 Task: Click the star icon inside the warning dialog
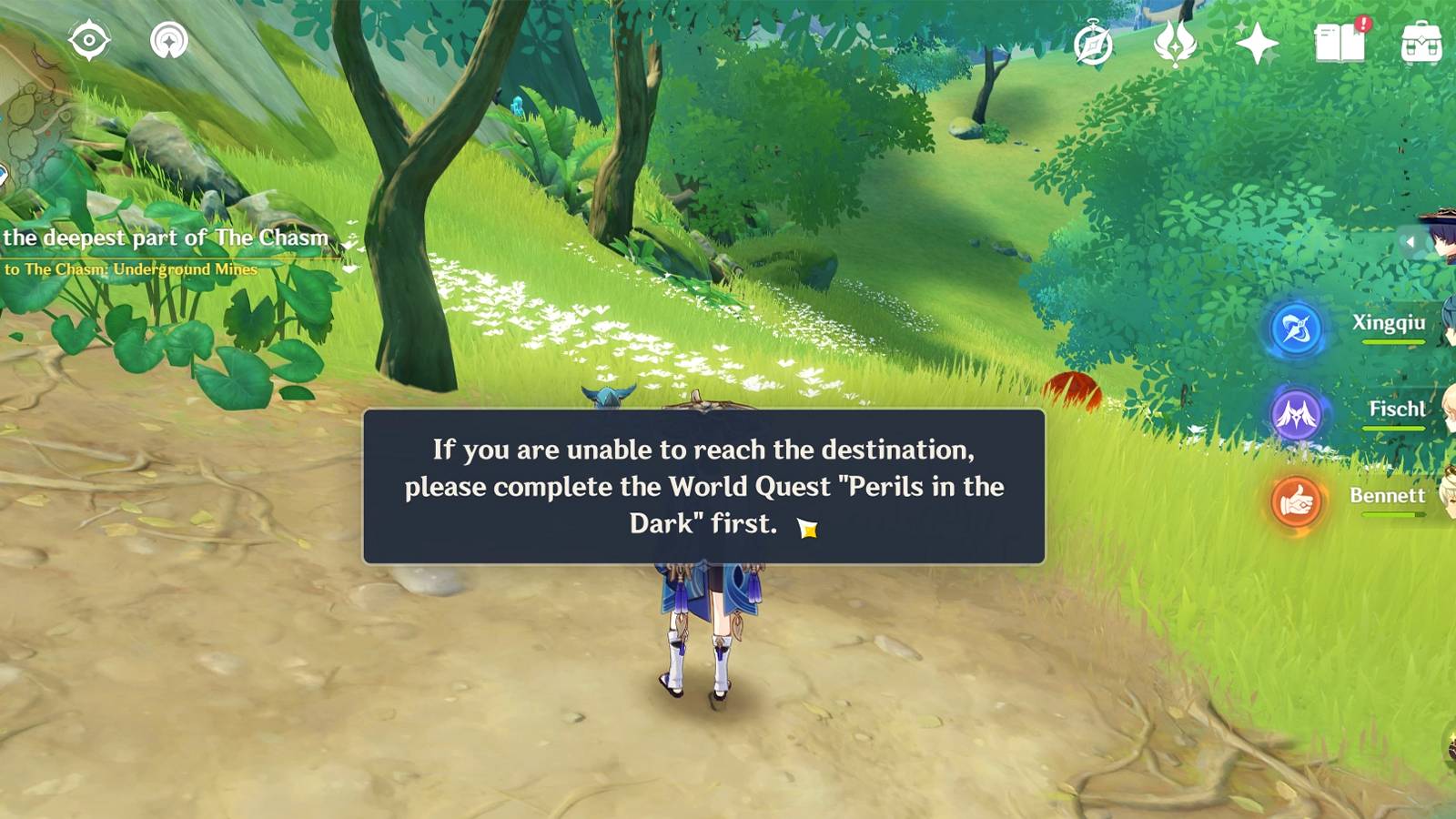808,528
